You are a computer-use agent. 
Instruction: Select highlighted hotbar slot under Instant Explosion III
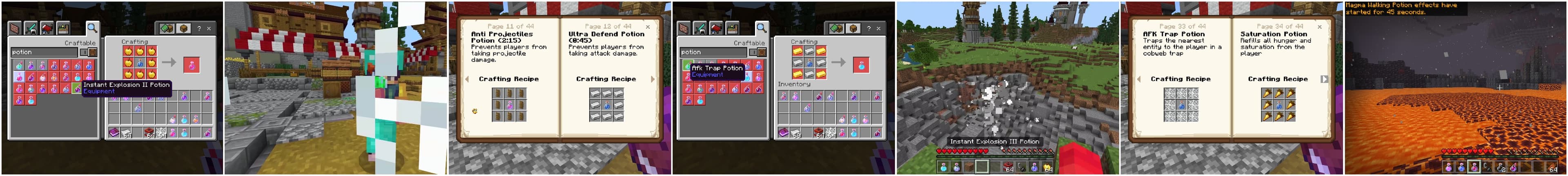coord(982,166)
